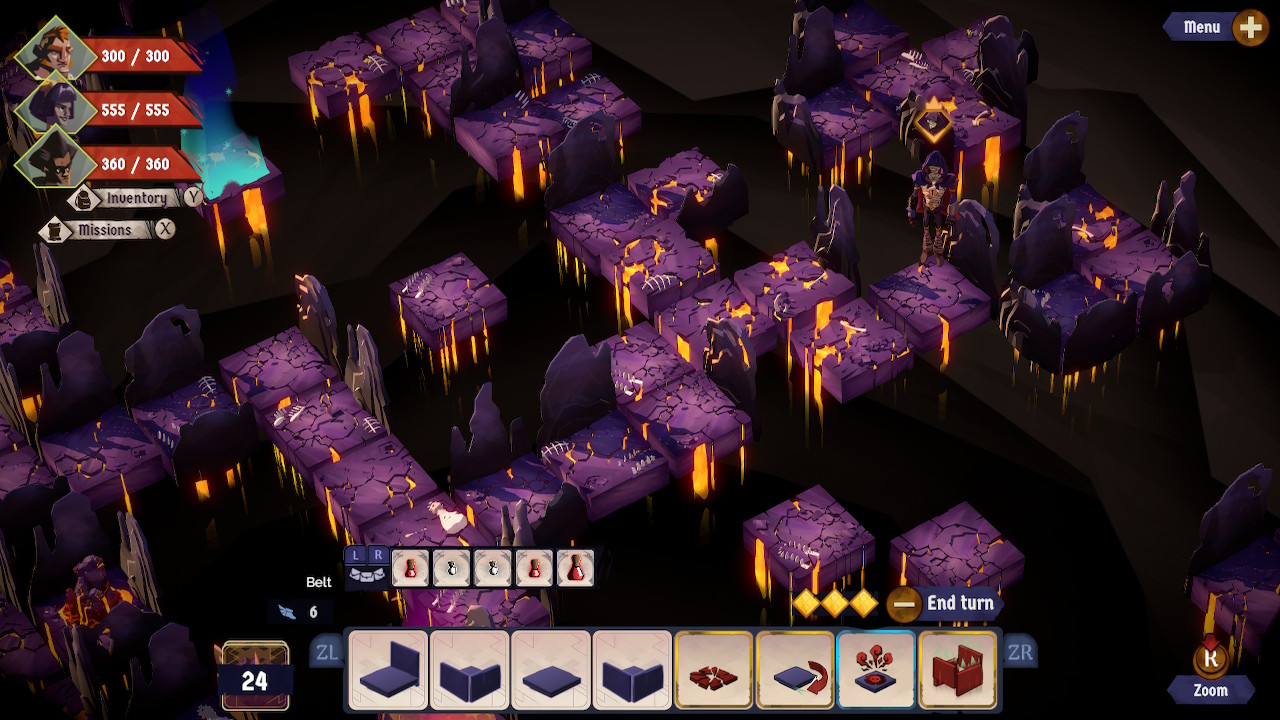Viewport: 1280px width, 720px height.
Task: Click the pouches belt icon
Action: [x=367, y=575]
